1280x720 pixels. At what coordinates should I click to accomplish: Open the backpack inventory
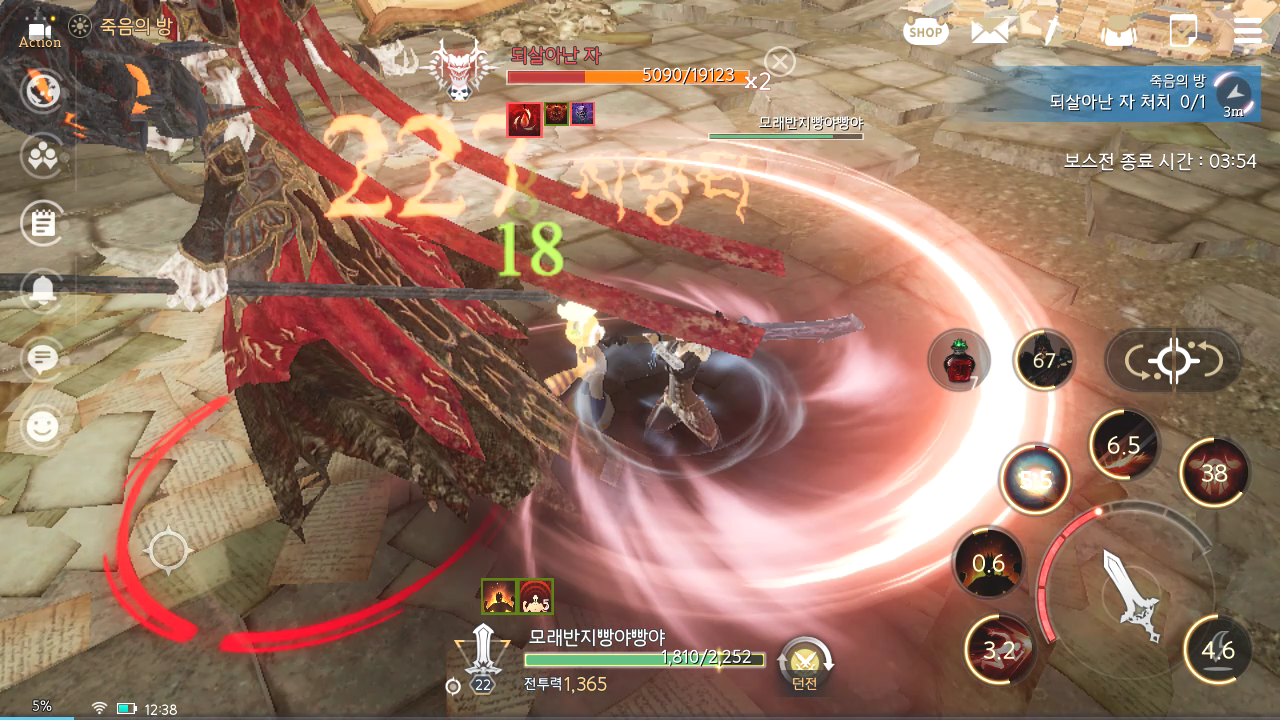pyautogui.click(x=1119, y=32)
